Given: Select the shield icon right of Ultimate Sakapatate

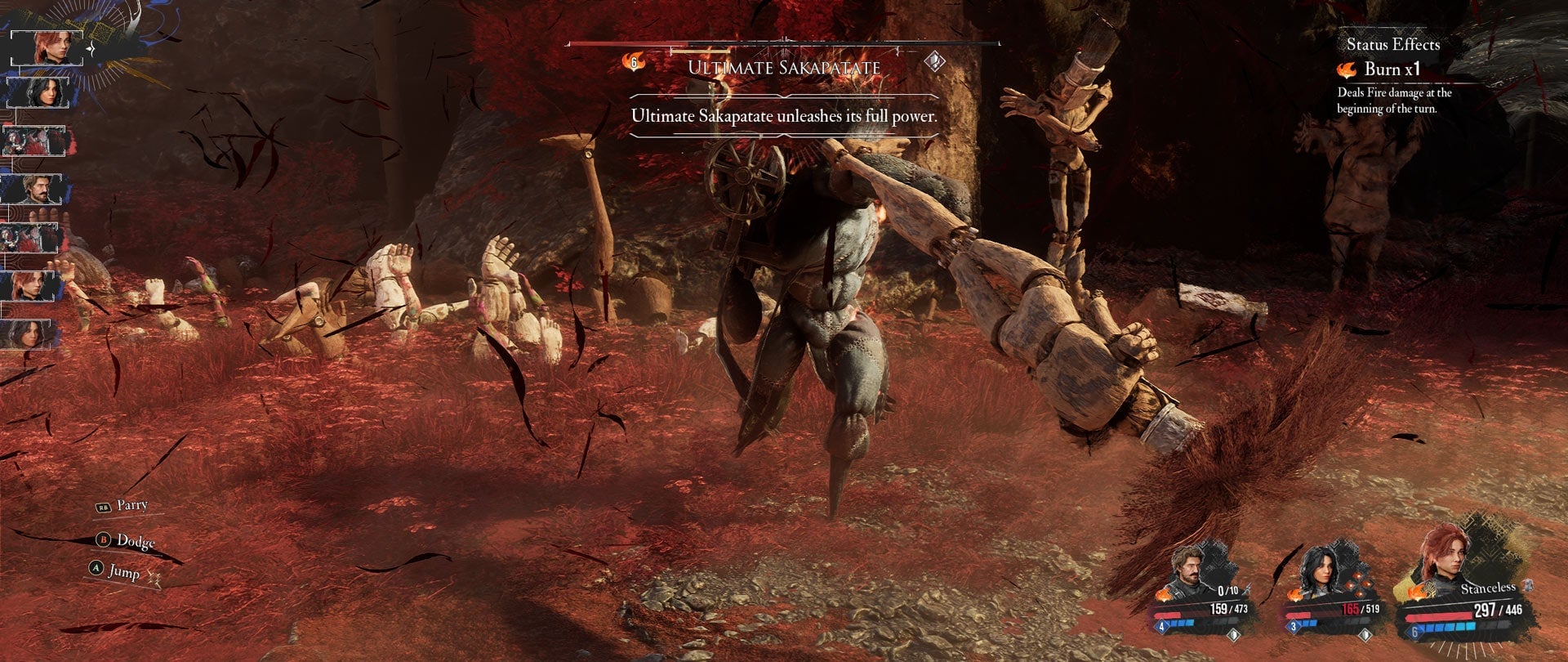Looking at the screenshot, I should coord(933,61).
